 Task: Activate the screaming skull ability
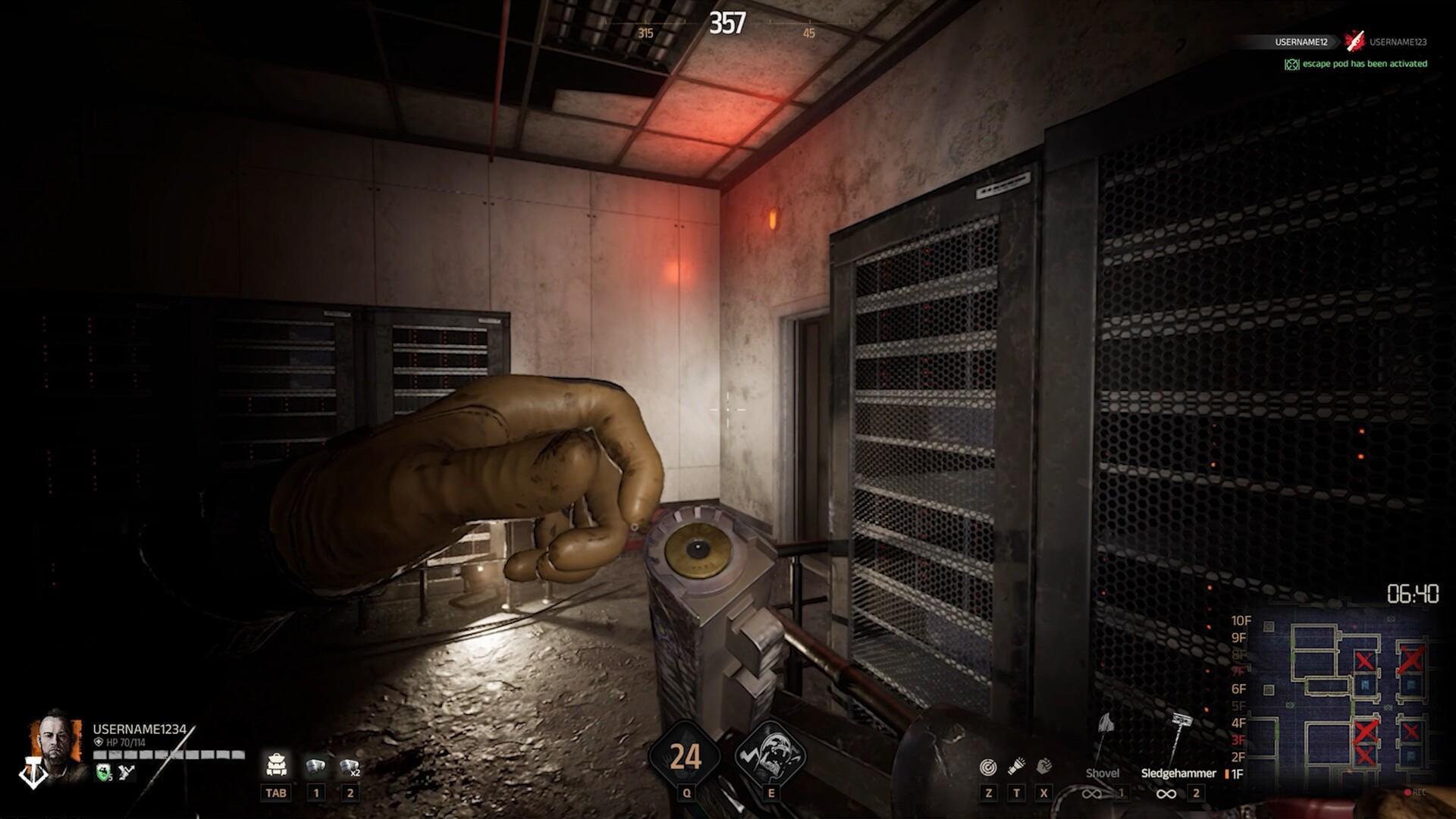coord(770,756)
